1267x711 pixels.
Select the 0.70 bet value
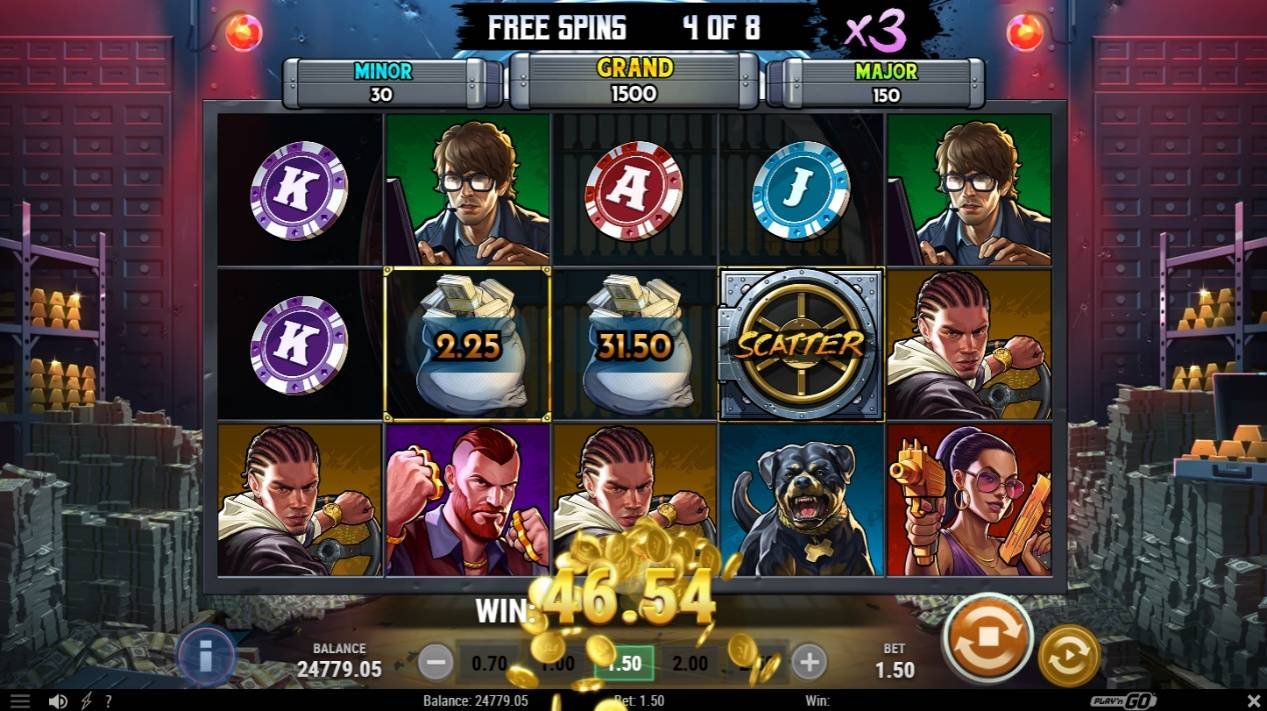[488, 662]
